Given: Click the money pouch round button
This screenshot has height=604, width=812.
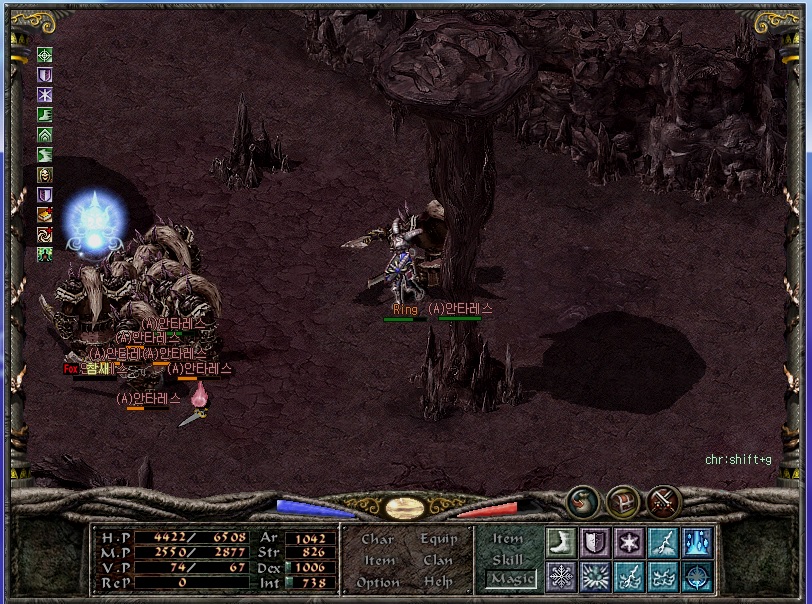Looking at the screenshot, I should point(582,500).
